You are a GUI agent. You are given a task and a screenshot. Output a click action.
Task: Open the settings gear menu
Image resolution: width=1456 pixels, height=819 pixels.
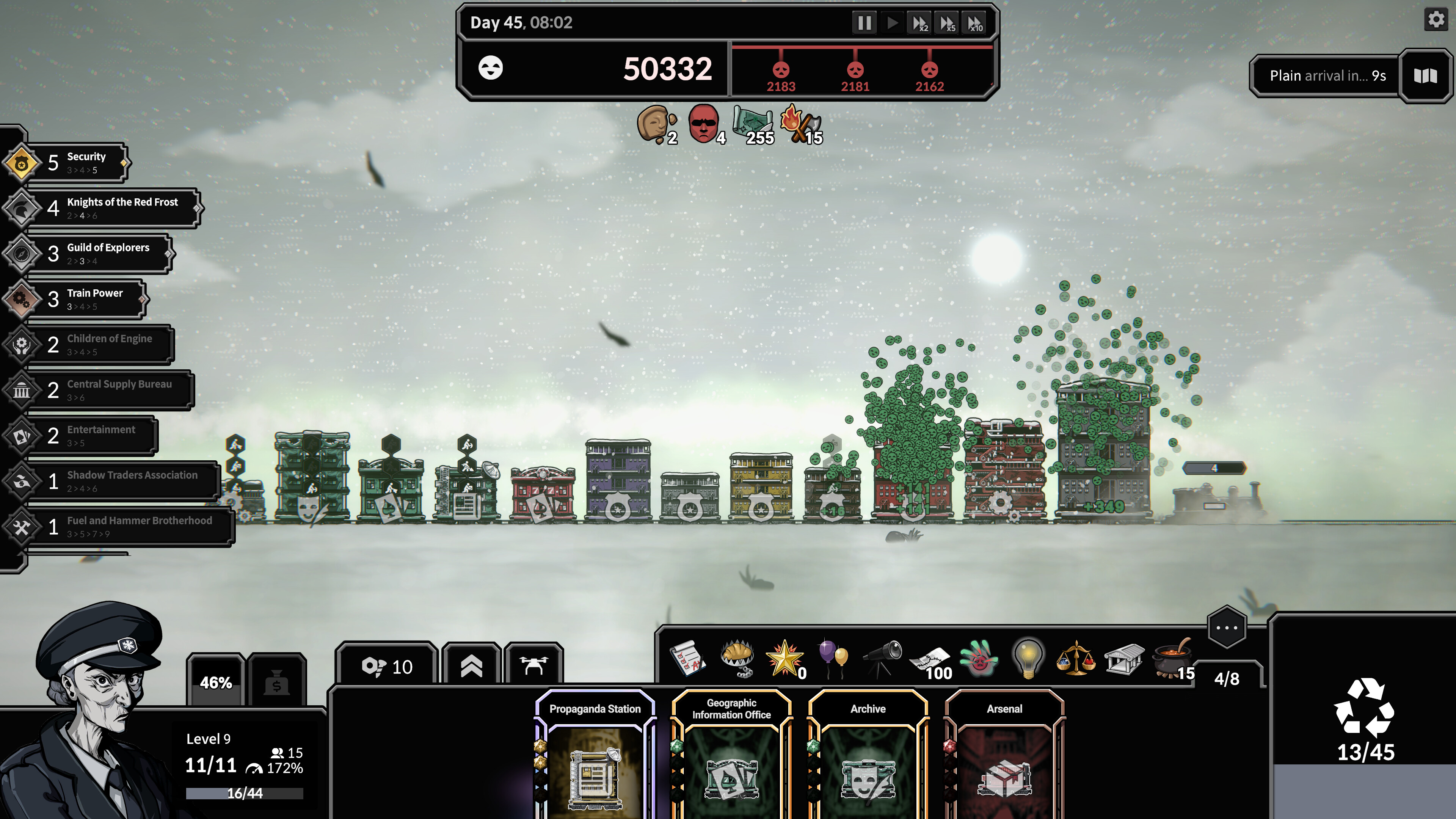[1436, 20]
